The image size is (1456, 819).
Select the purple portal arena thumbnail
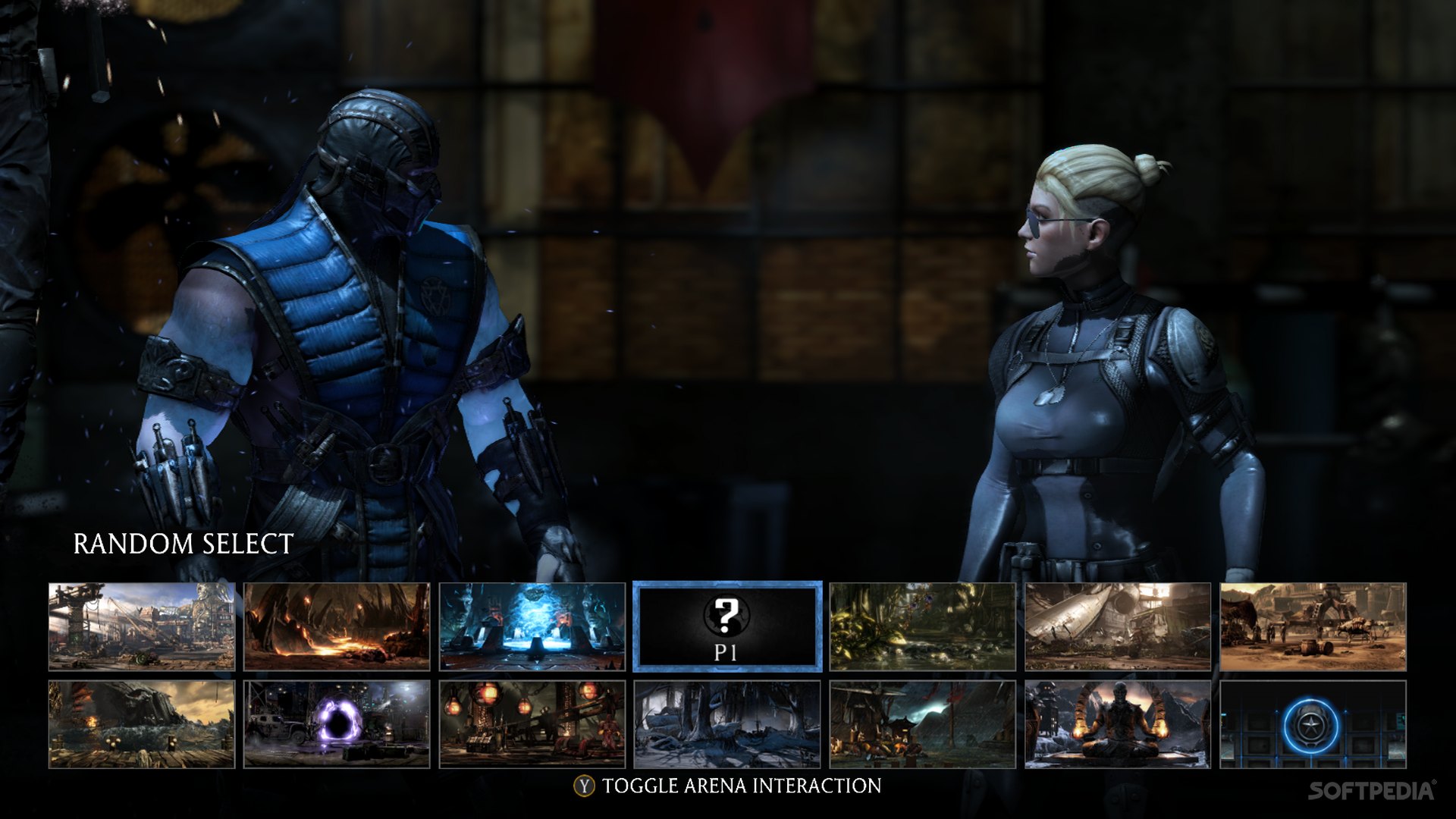point(337,724)
